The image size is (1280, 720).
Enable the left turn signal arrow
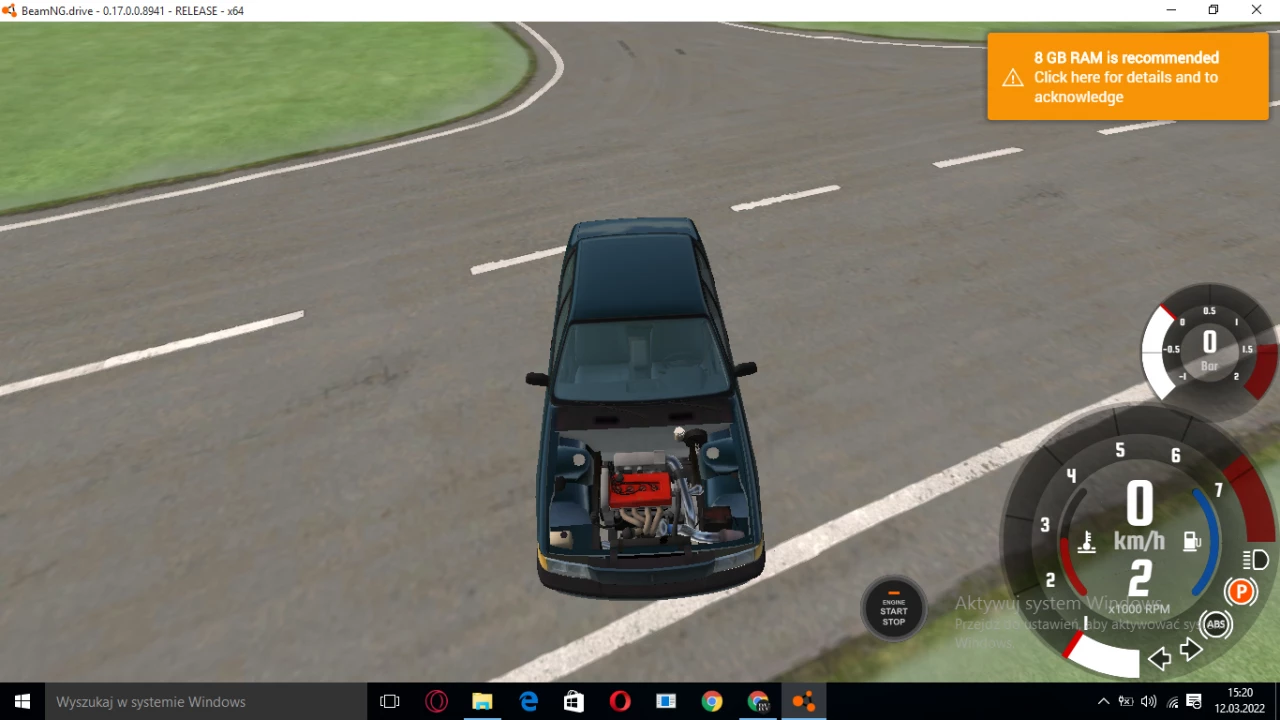tap(1160, 659)
